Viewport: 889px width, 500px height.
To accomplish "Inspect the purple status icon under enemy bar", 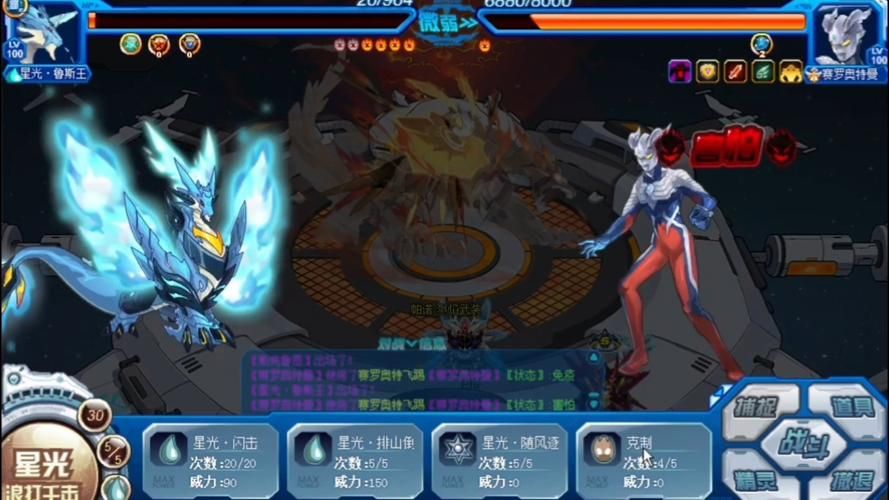I will tap(680, 71).
